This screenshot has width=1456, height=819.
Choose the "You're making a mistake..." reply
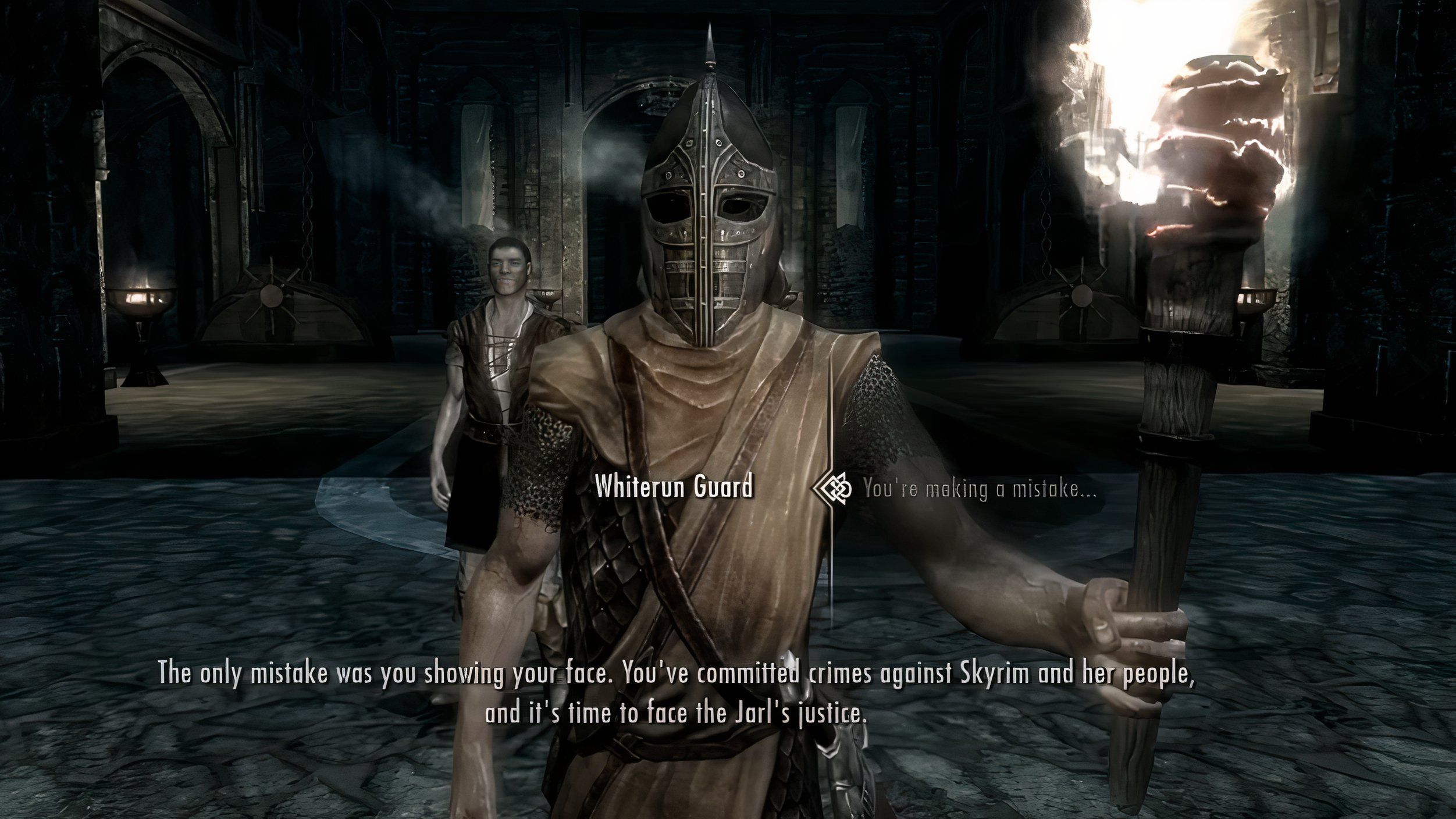pos(979,489)
